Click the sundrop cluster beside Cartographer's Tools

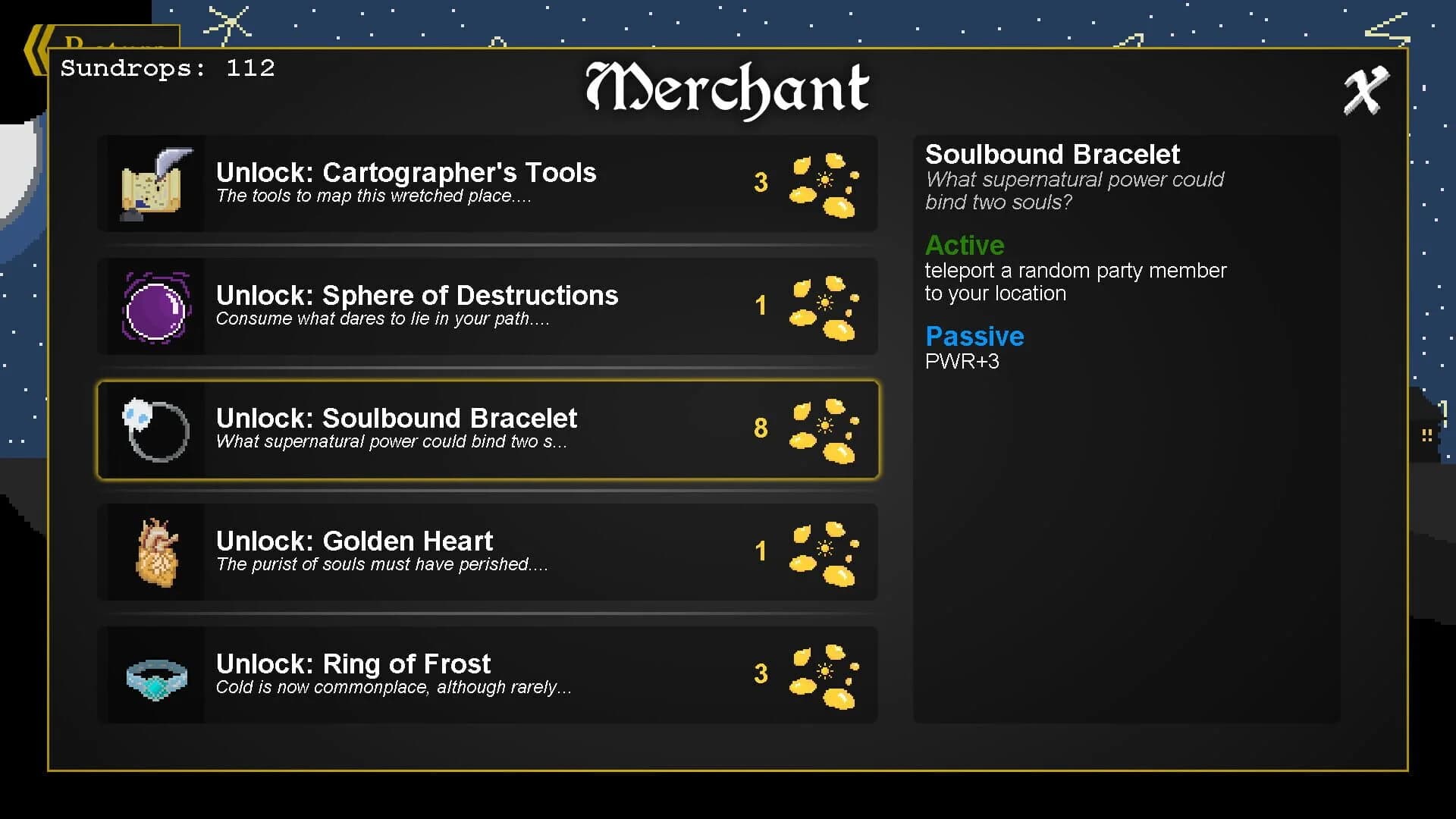823,183
